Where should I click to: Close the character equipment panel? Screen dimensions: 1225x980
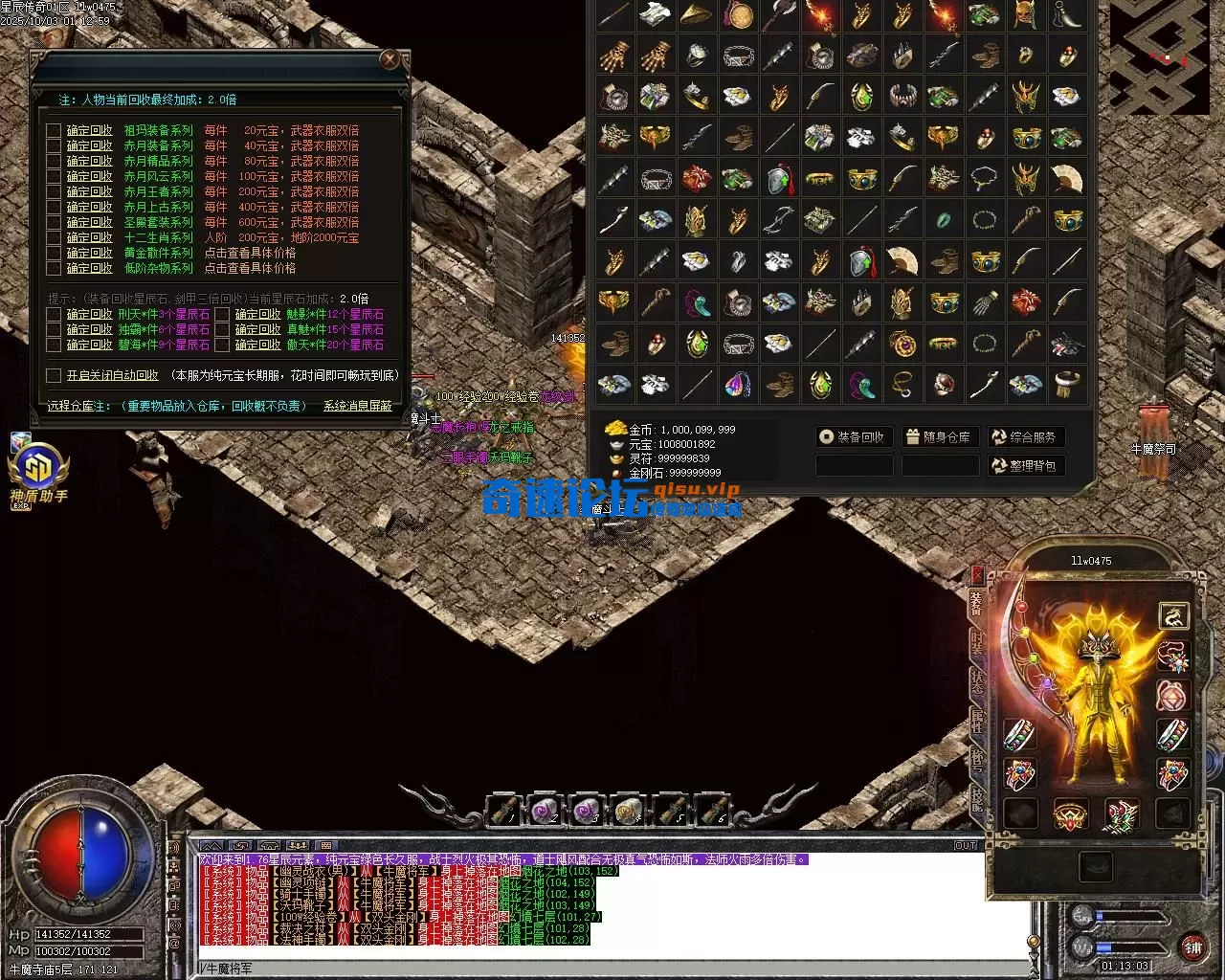(977, 574)
